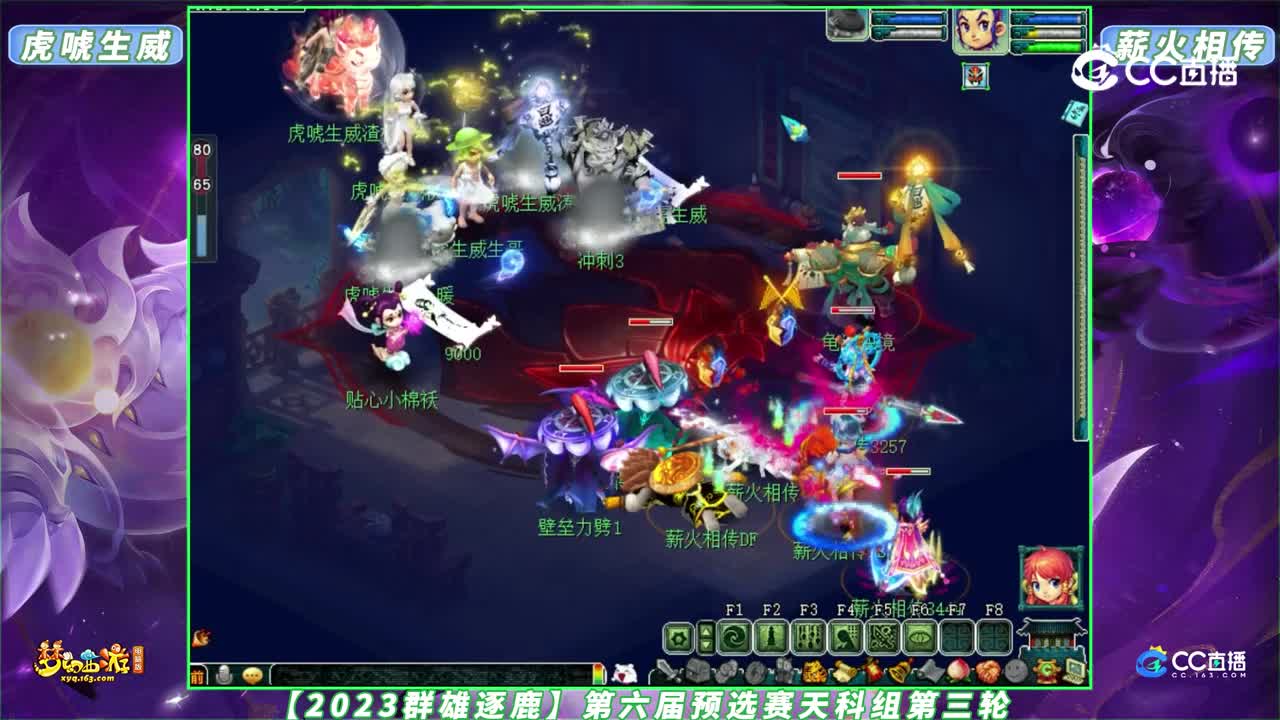
Task: Open the tiger-head pet icon
Action: 815,670
